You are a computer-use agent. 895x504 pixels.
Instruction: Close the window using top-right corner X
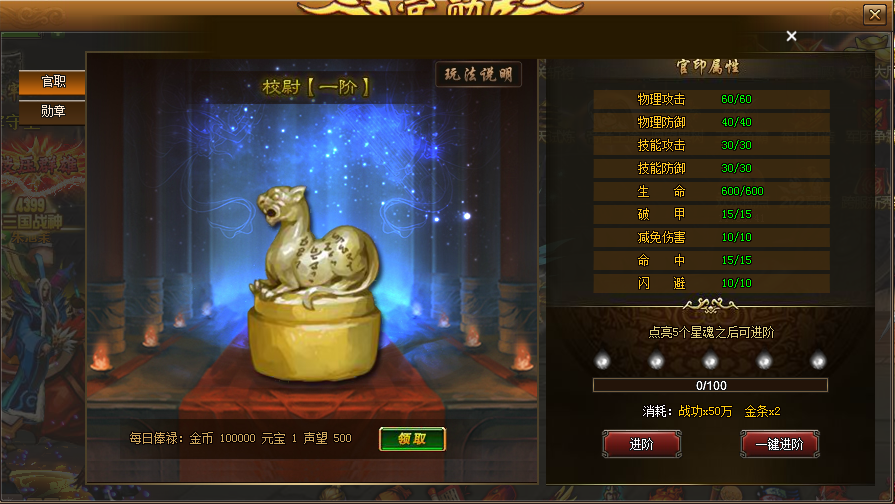(873, 14)
